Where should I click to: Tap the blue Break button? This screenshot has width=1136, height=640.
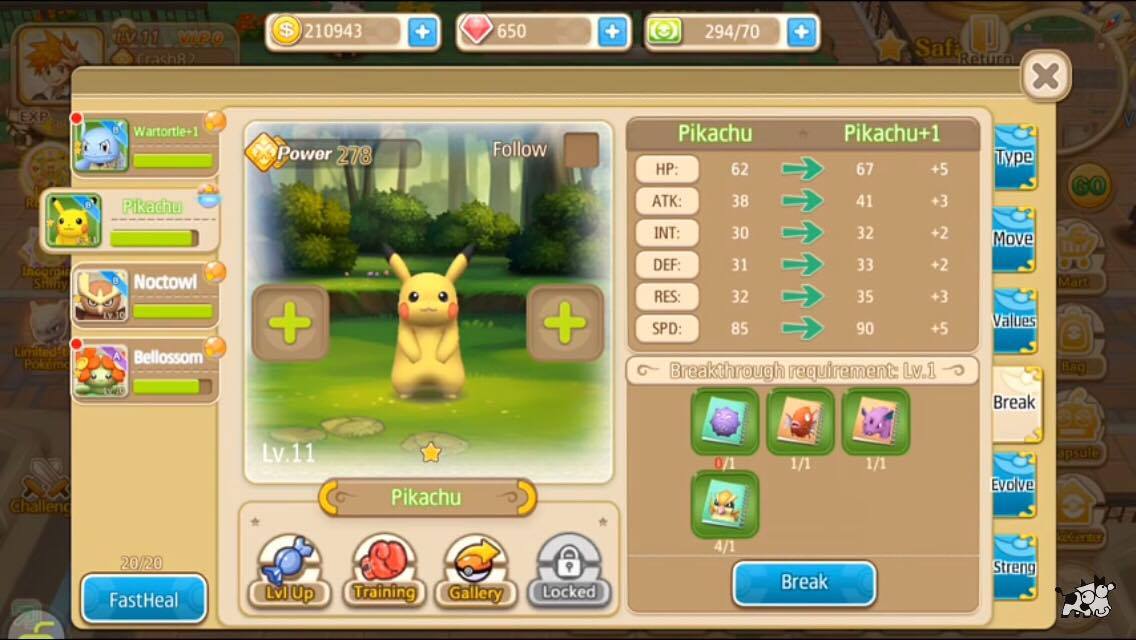[804, 583]
